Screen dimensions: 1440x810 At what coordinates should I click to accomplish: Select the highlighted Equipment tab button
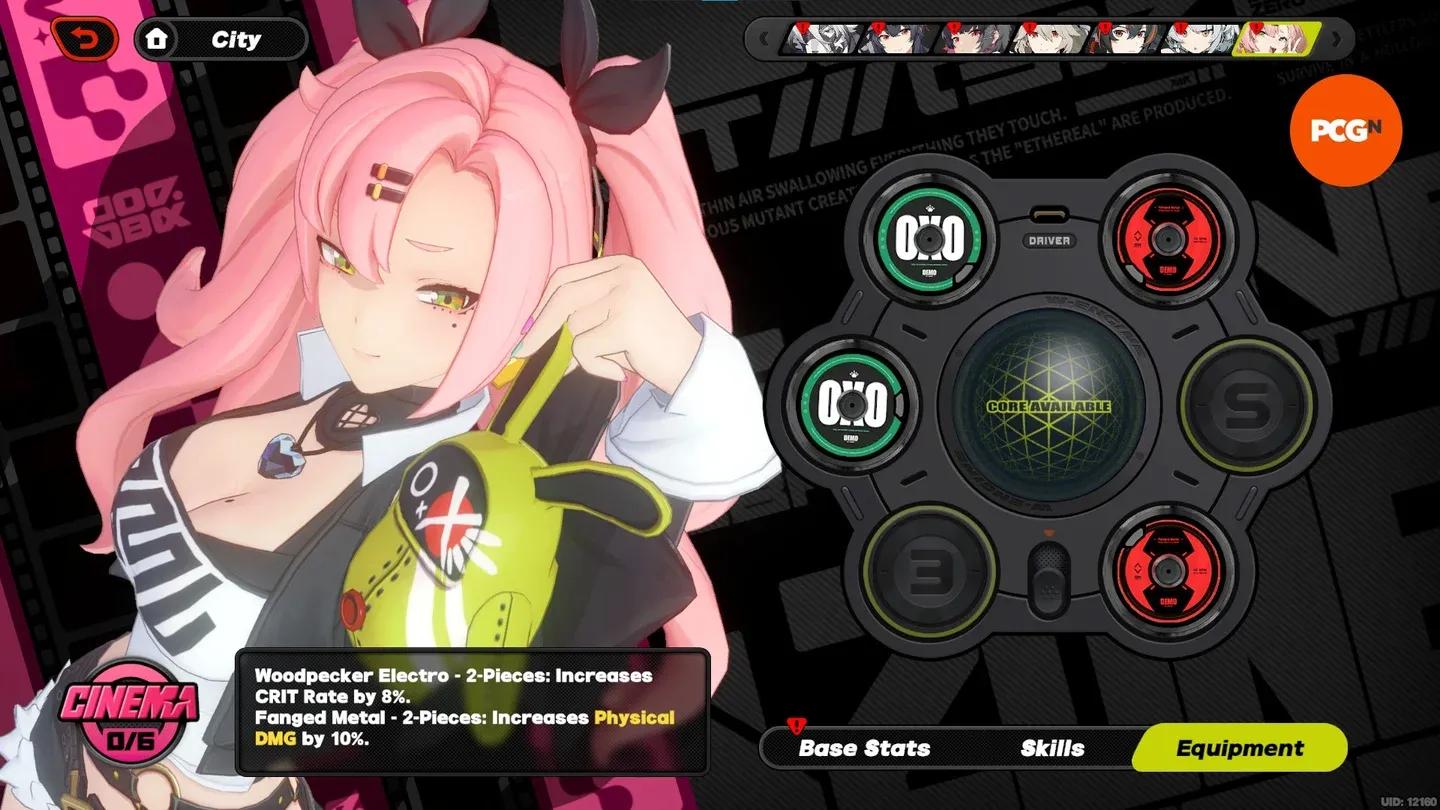pos(1239,747)
